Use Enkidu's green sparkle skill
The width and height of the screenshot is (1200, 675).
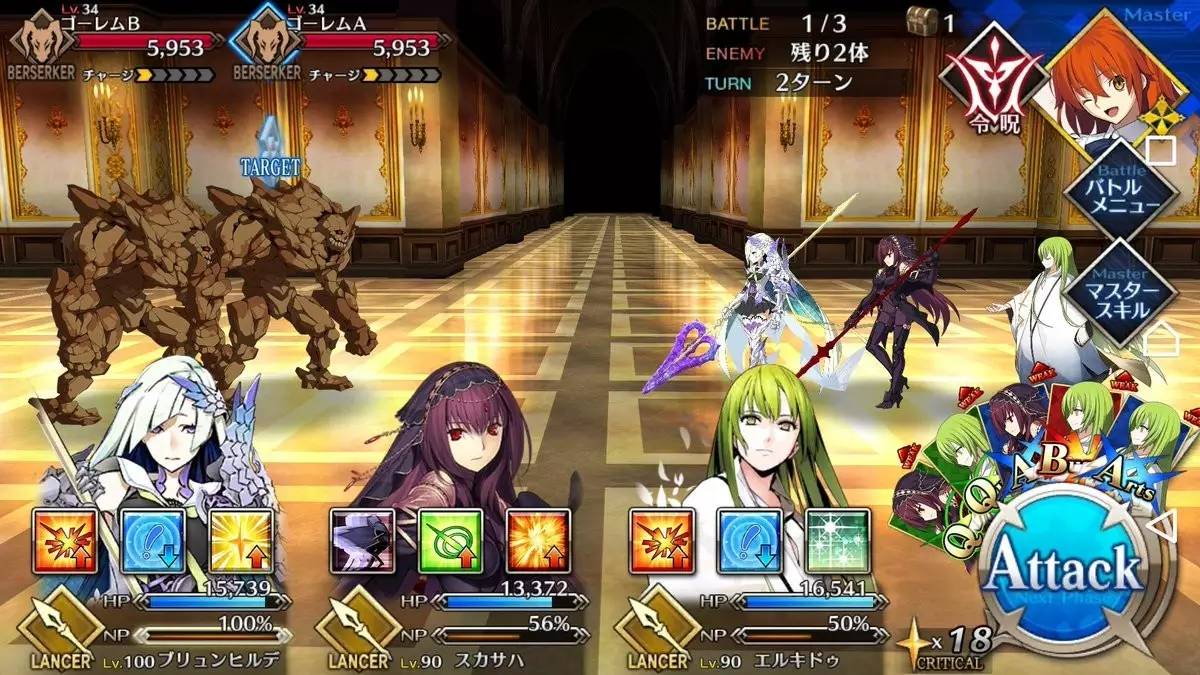[x=838, y=541]
